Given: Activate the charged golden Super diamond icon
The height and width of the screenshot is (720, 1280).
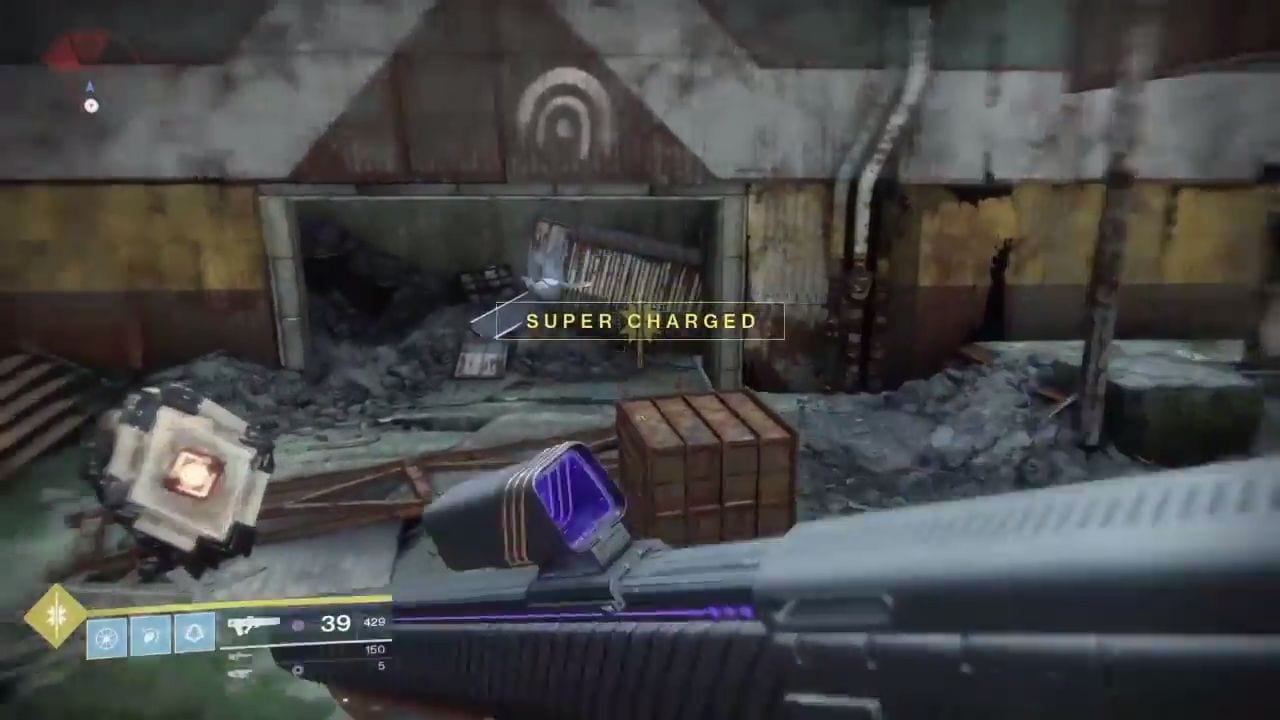Looking at the screenshot, I should click(56, 617).
